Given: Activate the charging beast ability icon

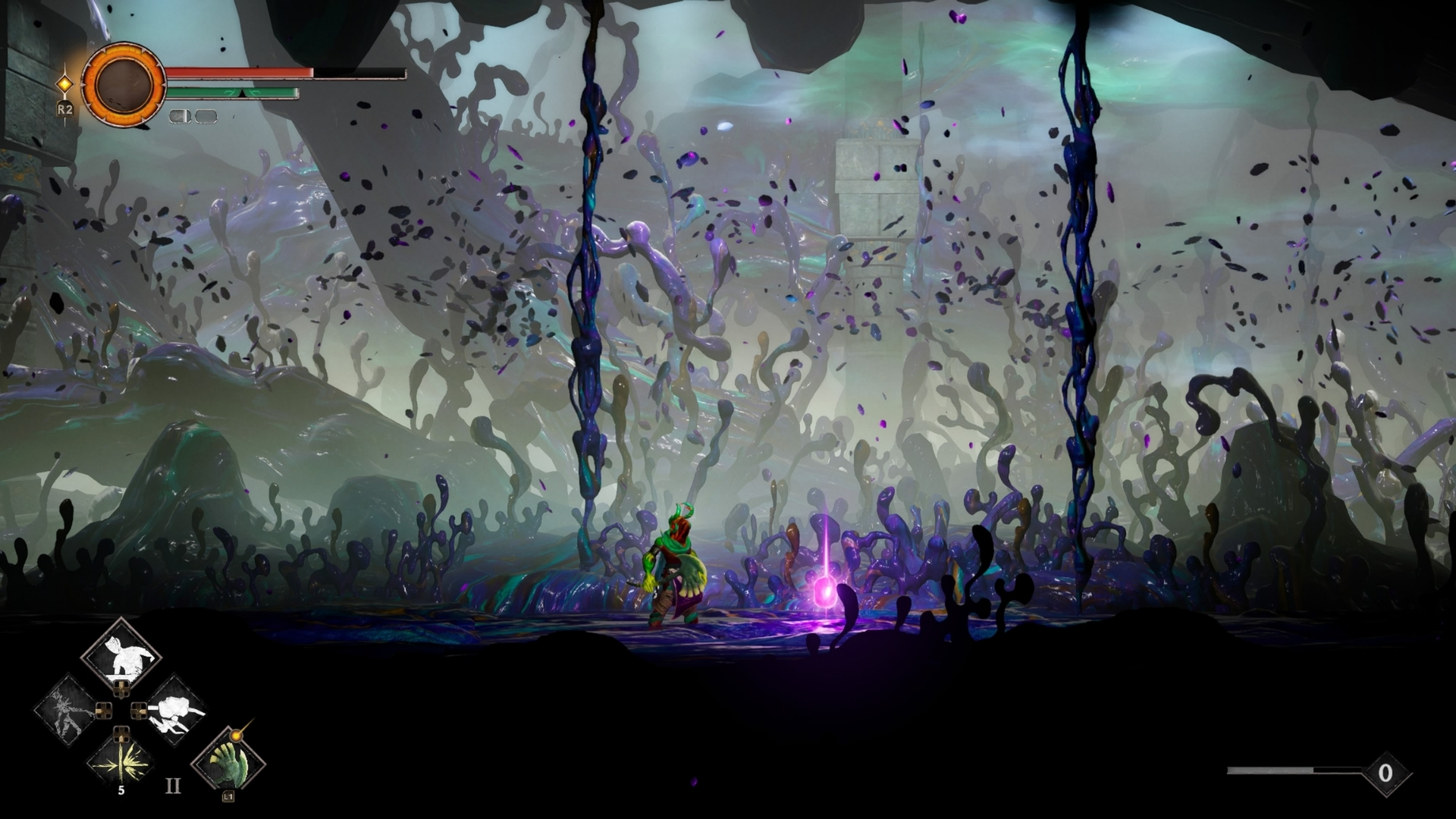Looking at the screenshot, I should click(x=176, y=711).
